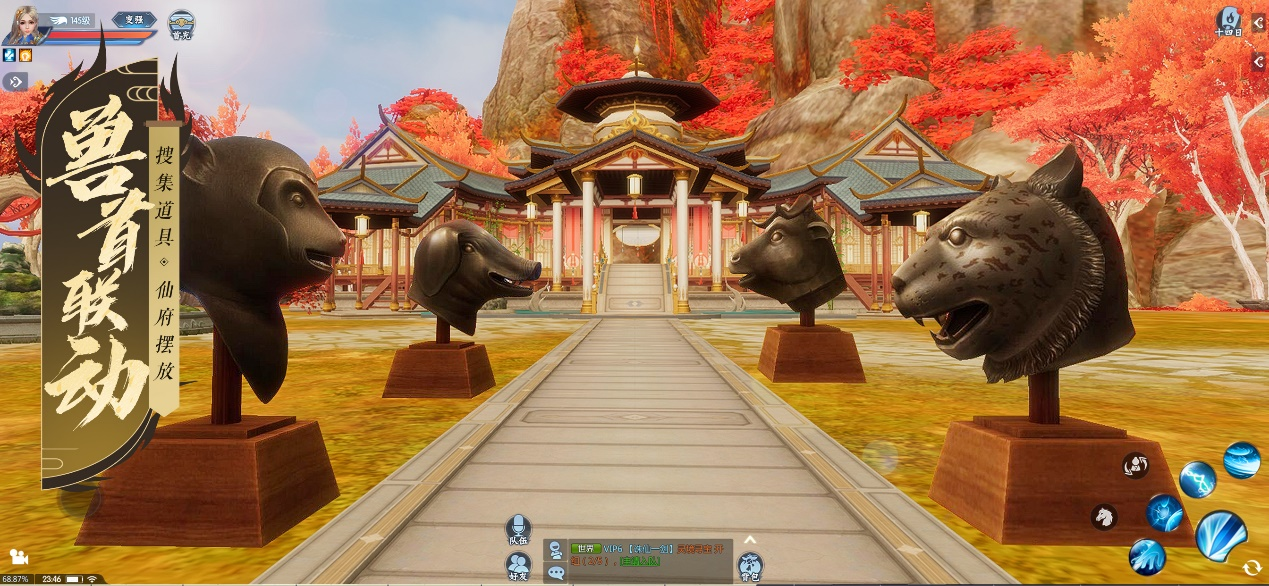The height and width of the screenshot is (586, 1269).
Task: Click the switch target character icon
Action: click(1135, 465)
